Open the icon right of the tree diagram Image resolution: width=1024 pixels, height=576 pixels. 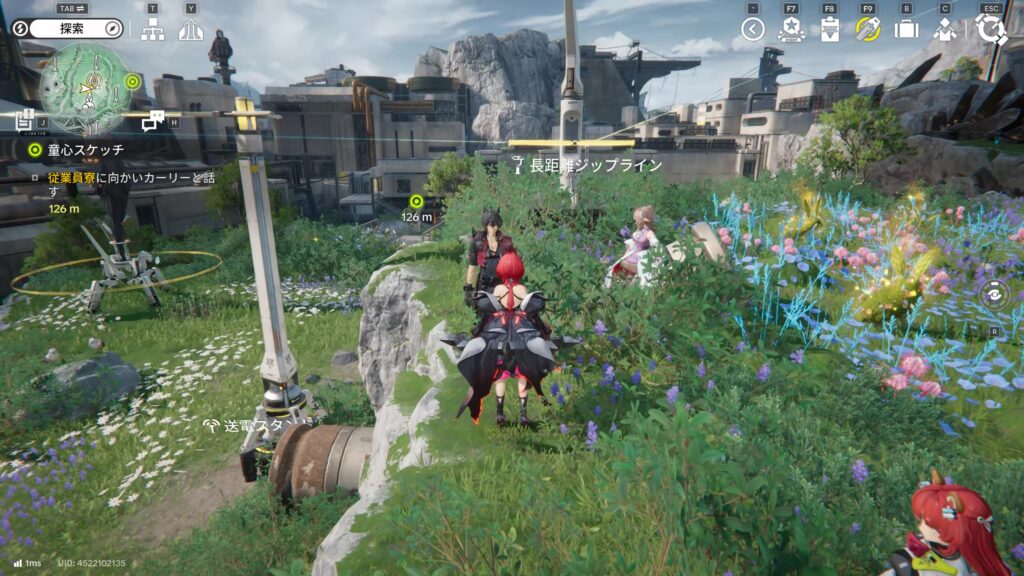[x=190, y=30]
